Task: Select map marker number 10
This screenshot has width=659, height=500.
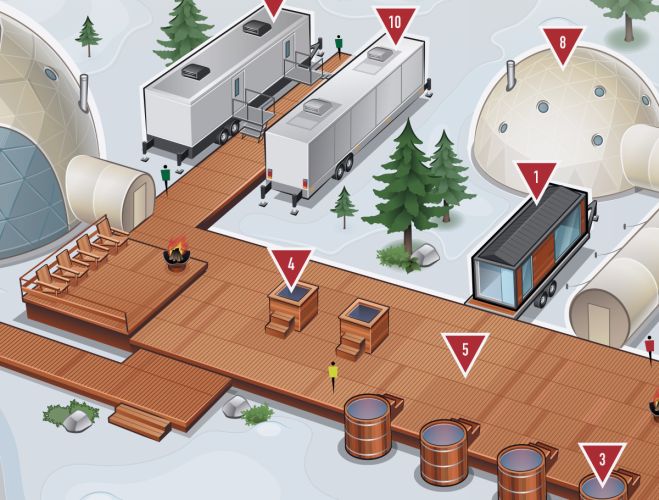Action: click(x=395, y=23)
